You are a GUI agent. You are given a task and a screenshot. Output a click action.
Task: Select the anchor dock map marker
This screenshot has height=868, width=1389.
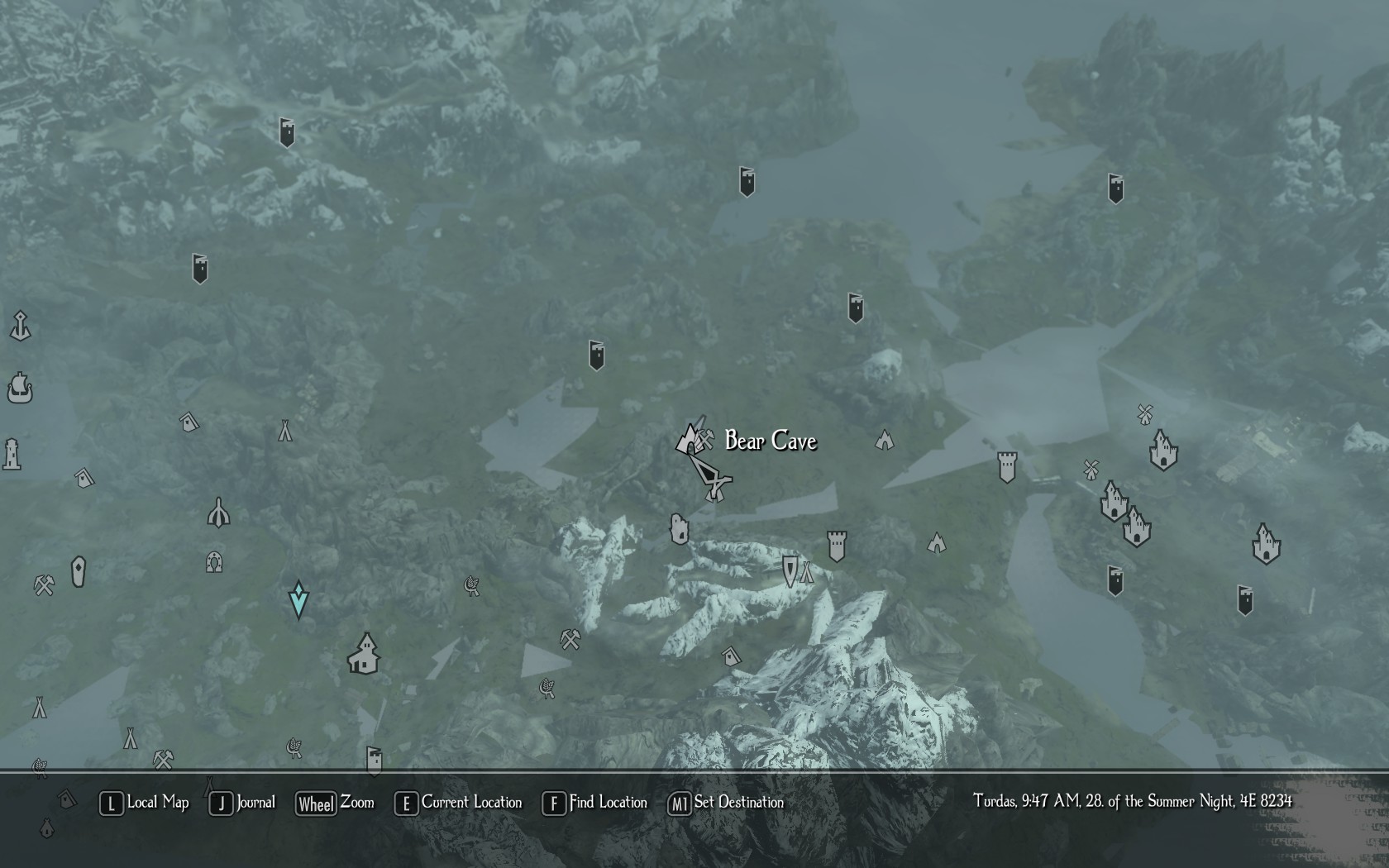[x=20, y=326]
